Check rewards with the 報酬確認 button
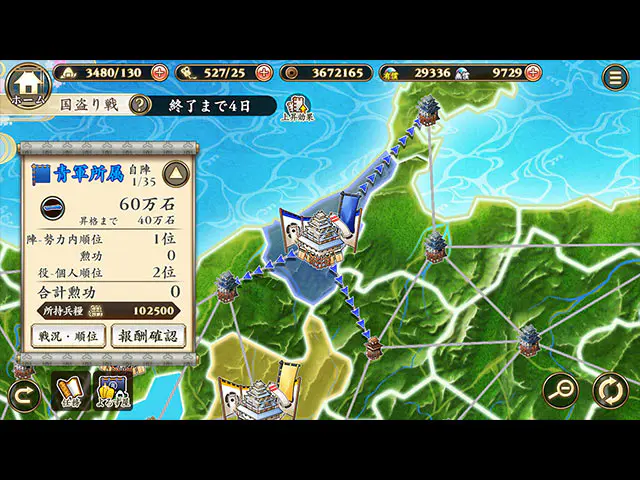The image size is (640, 480). (147, 336)
